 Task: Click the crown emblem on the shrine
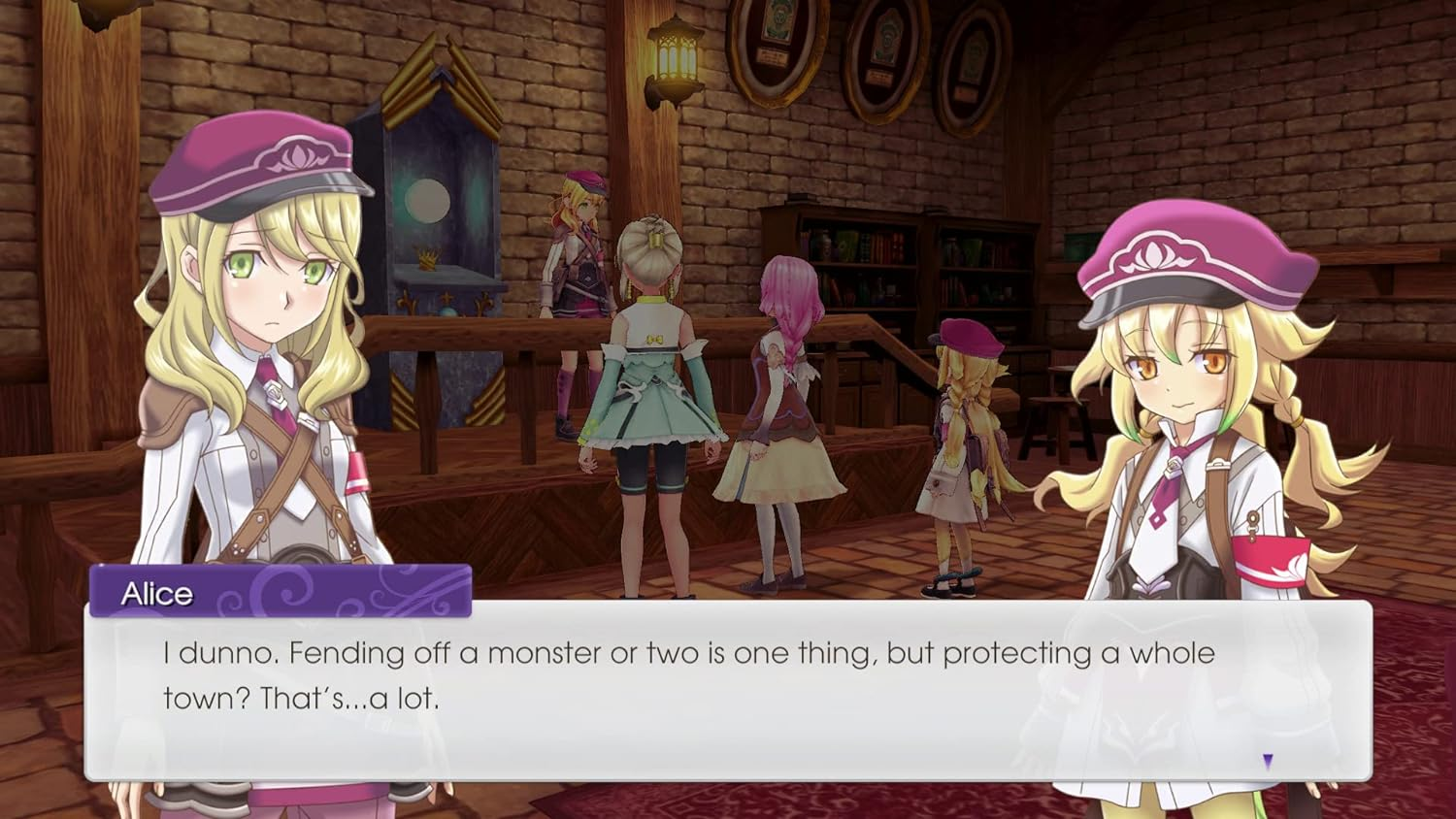point(427,260)
